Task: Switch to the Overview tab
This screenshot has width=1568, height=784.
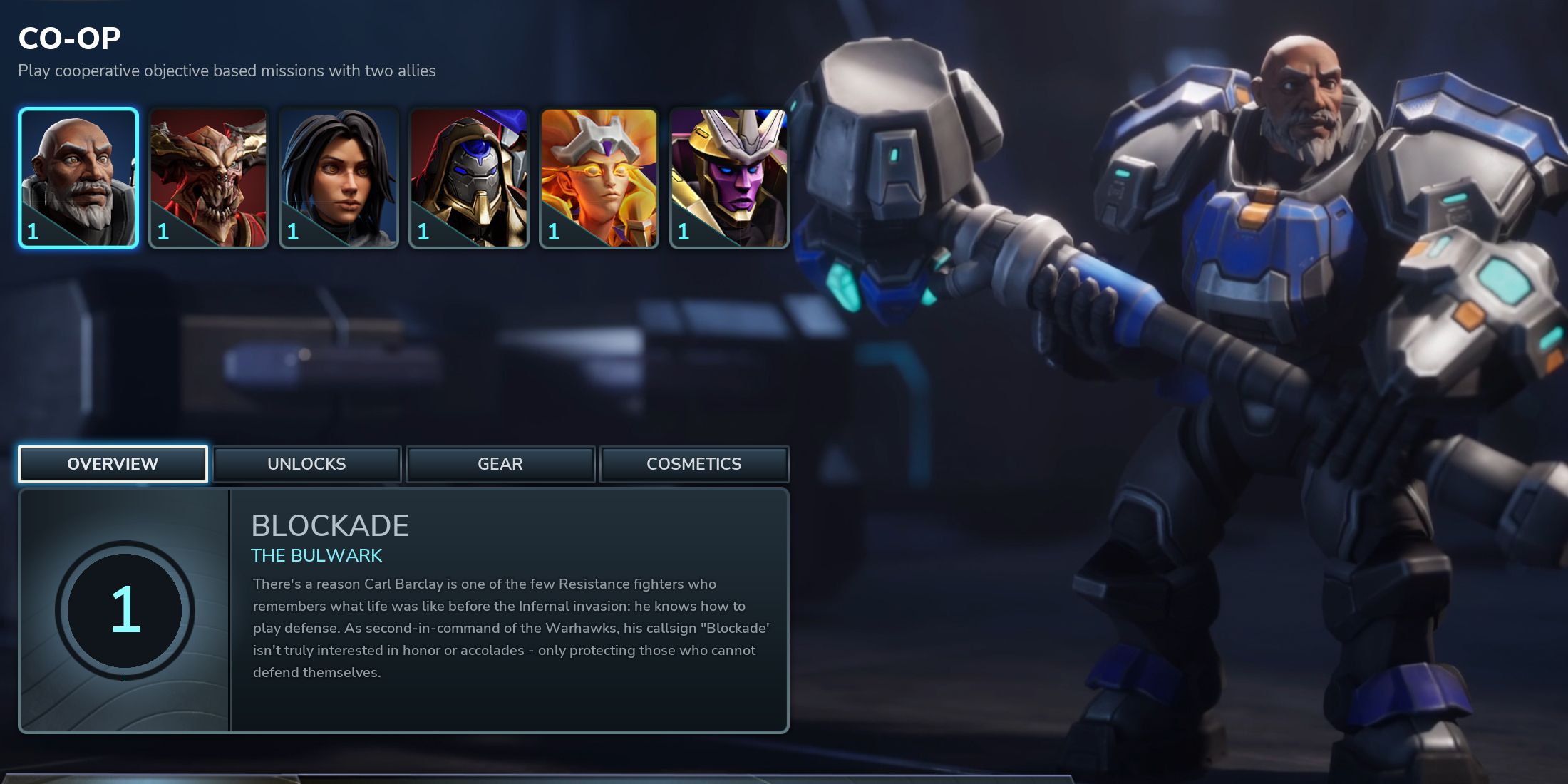Action: 113,464
